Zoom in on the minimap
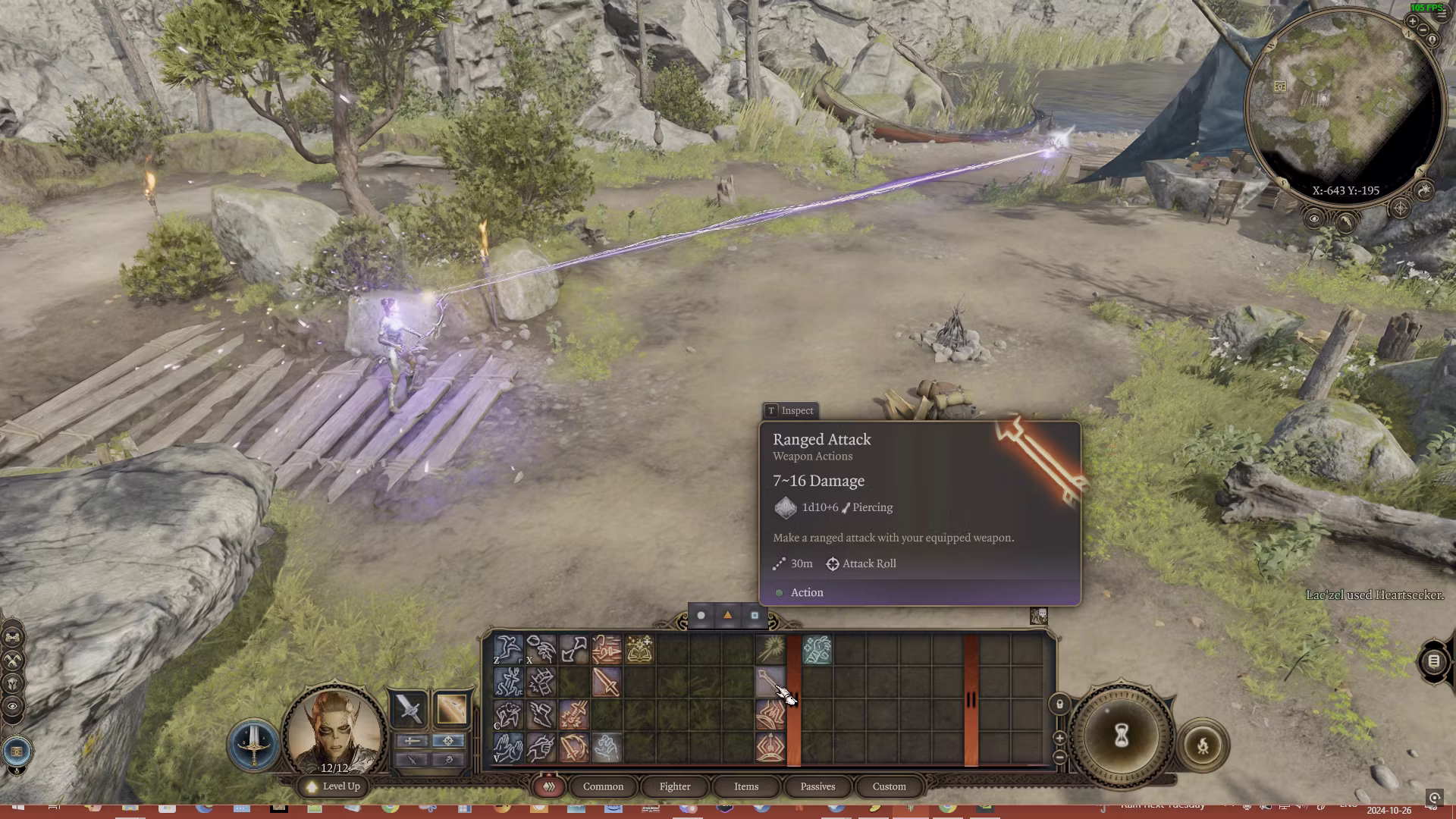The width and height of the screenshot is (1456, 819). pyautogui.click(x=1412, y=22)
